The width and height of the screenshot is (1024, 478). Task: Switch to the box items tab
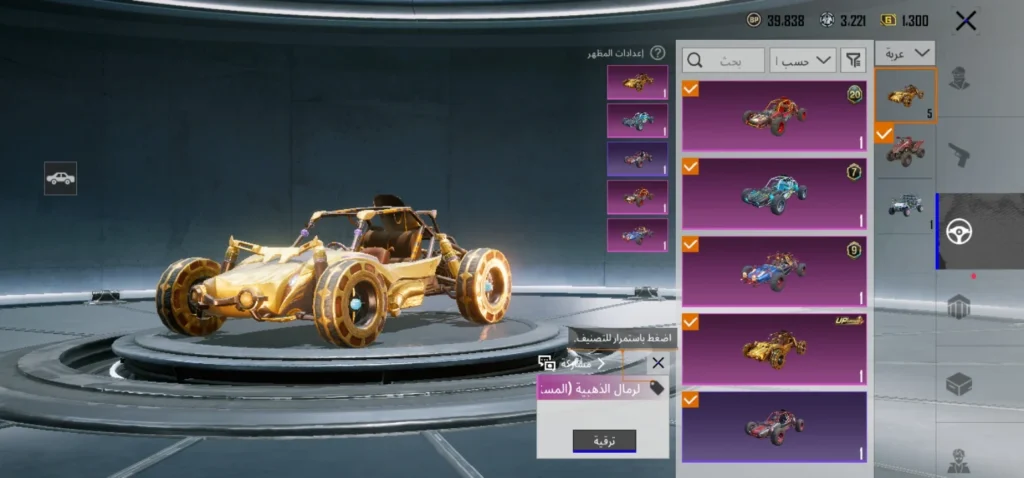click(959, 383)
